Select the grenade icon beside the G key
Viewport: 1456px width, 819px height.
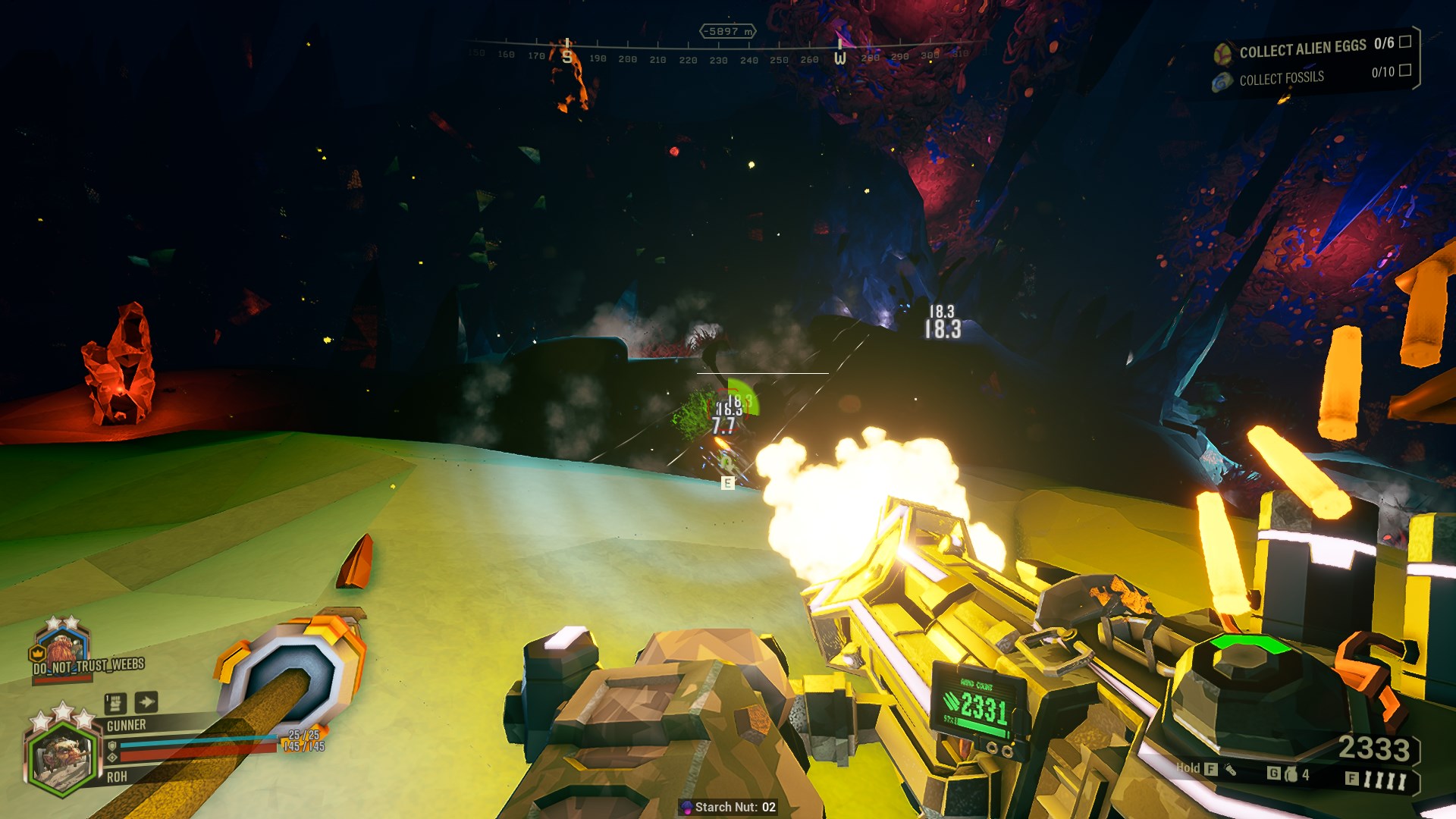[x=1291, y=775]
